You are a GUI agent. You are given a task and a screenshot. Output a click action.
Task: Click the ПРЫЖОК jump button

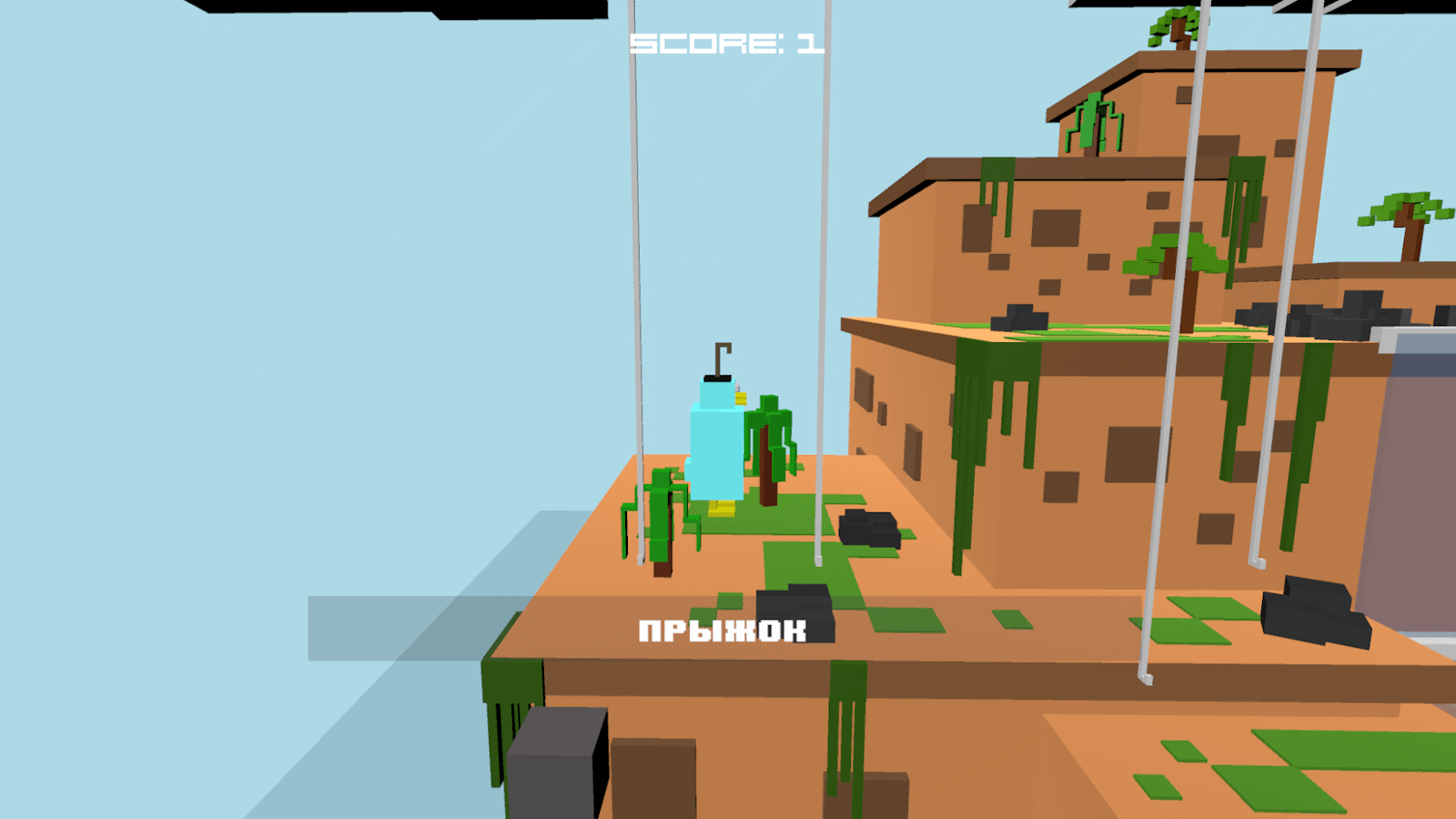[723, 629]
